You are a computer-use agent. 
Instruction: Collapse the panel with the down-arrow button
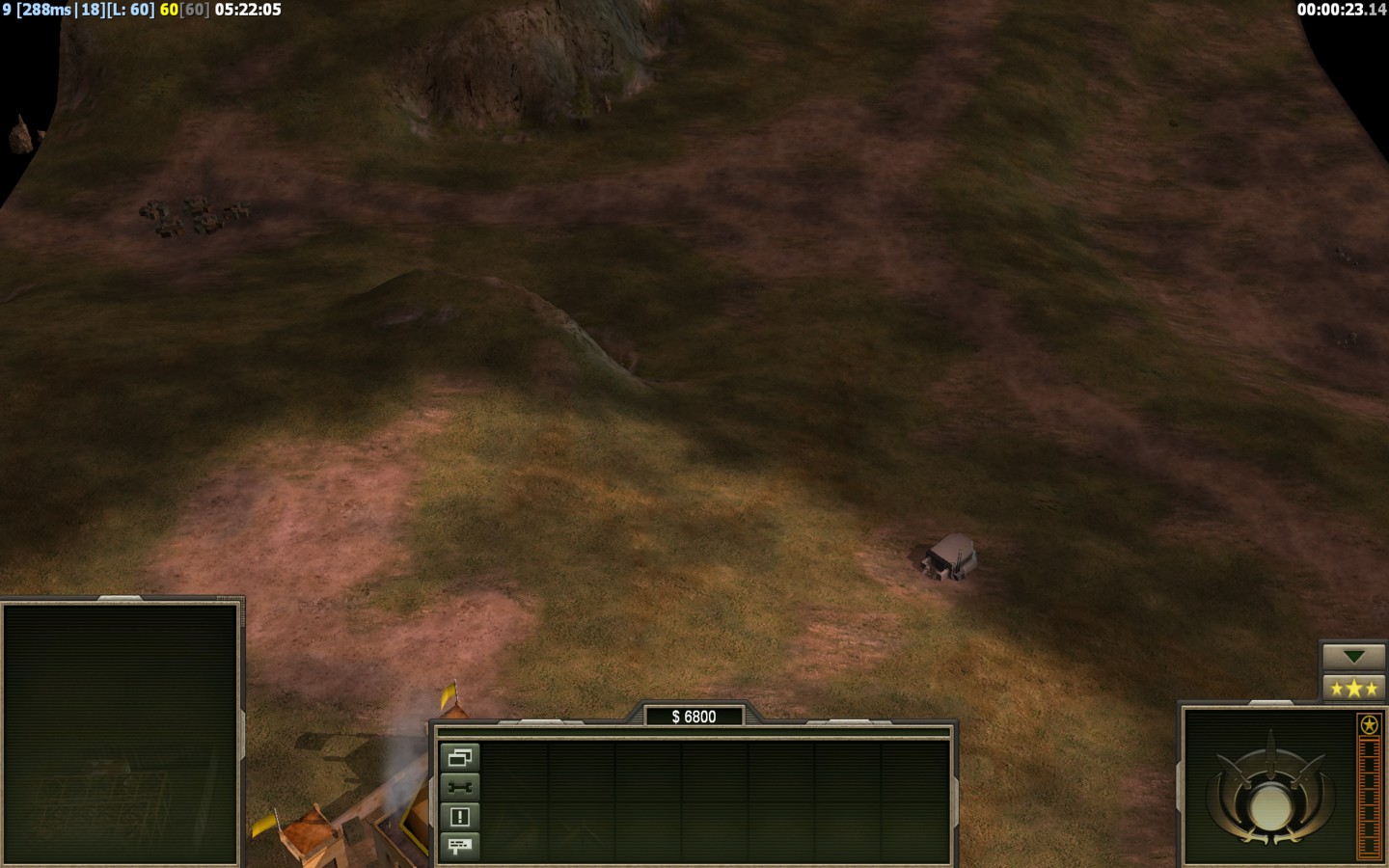coord(1353,657)
